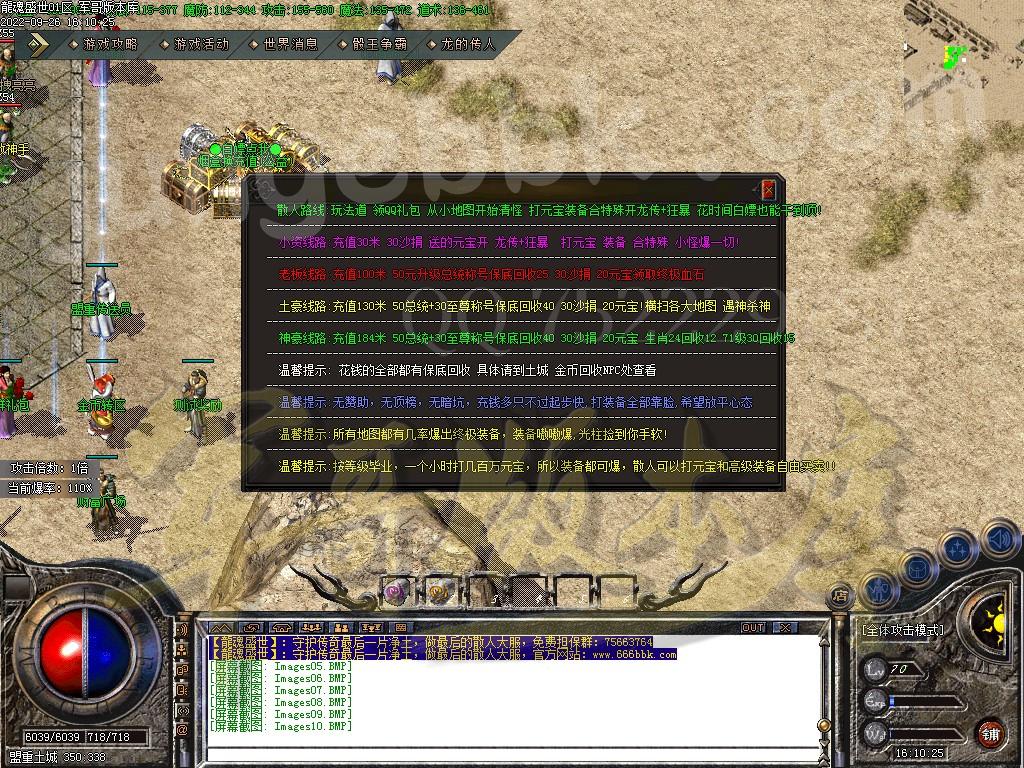
Task: Collapse the top menu bar using the arrow
Action: (37, 44)
